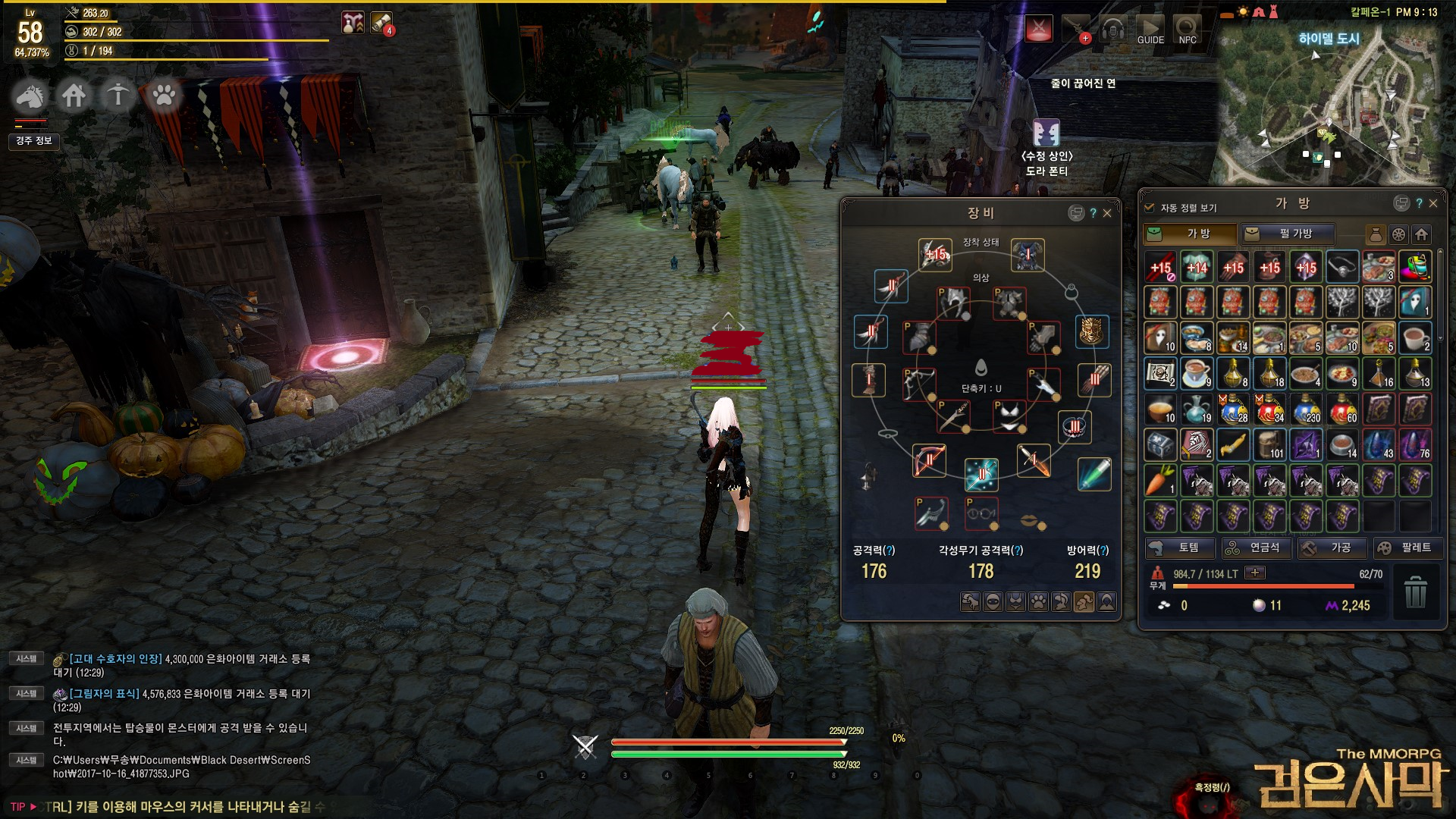Image resolution: width=1456 pixels, height=819 pixels.
Task: Open the NPC finder
Action: (1188, 30)
